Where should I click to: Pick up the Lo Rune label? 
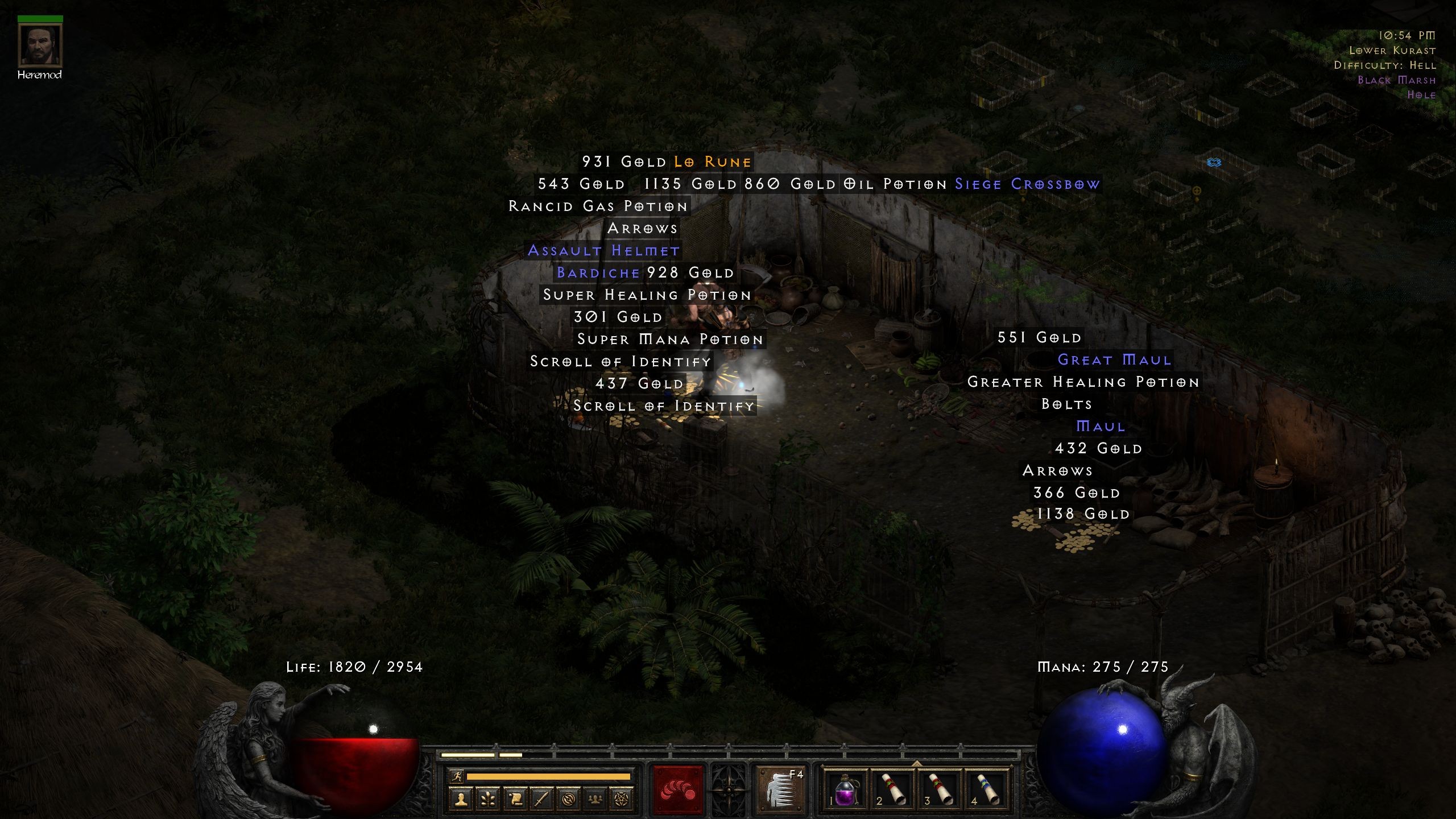click(713, 162)
